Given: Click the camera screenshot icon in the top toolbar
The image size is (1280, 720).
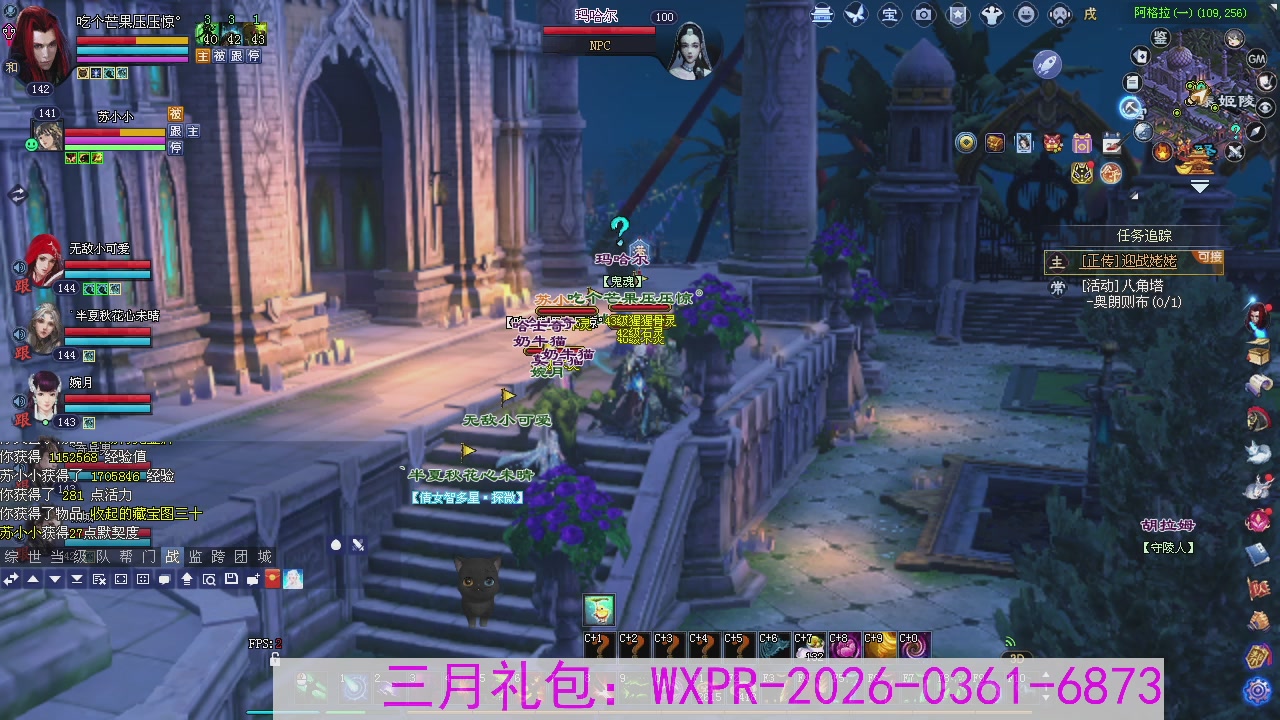Looking at the screenshot, I should pyautogui.click(x=924, y=14).
